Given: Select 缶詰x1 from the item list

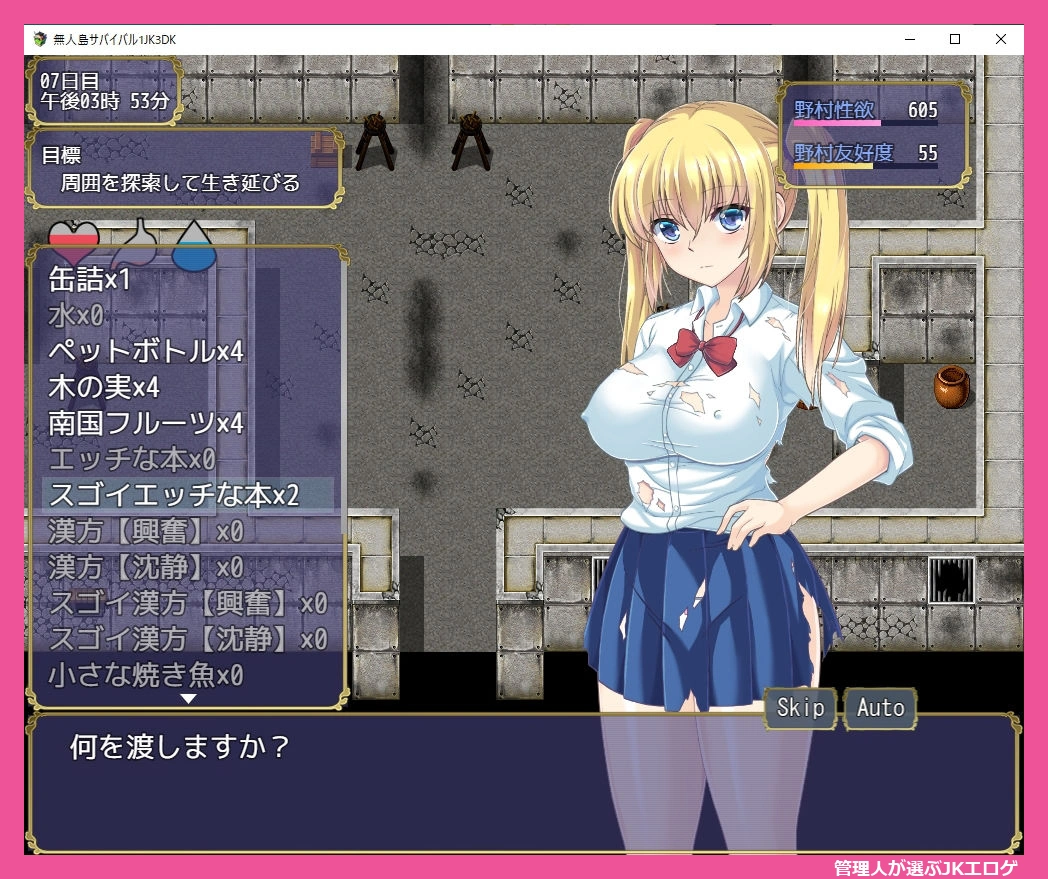Looking at the screenshot, I should point(90,280).
